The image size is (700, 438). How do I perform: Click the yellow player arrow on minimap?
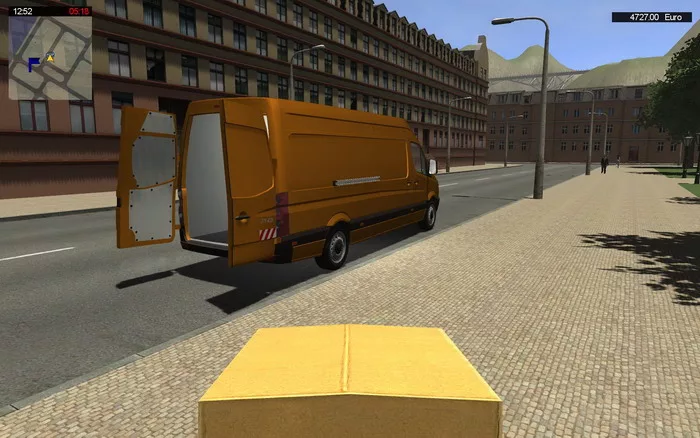[49, 59]
